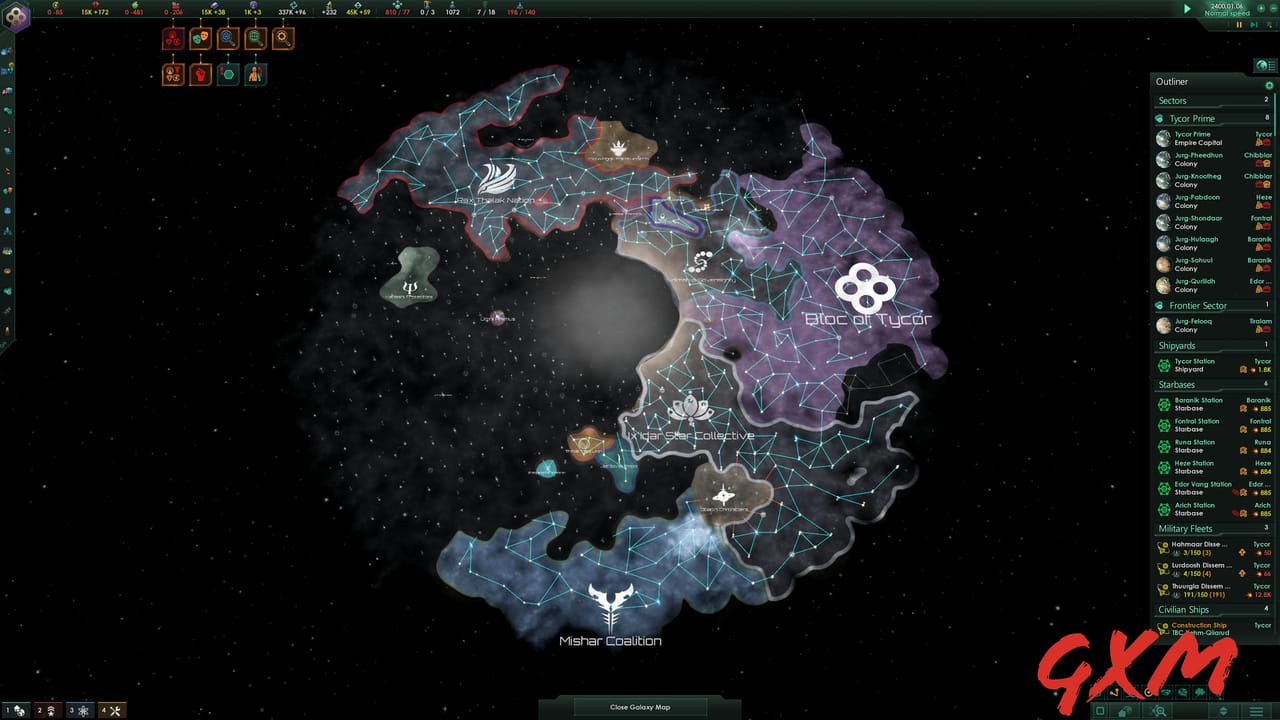Click the mask-shaped leader alert icon
Screen dimensions: 1280x720
(200, 38)
